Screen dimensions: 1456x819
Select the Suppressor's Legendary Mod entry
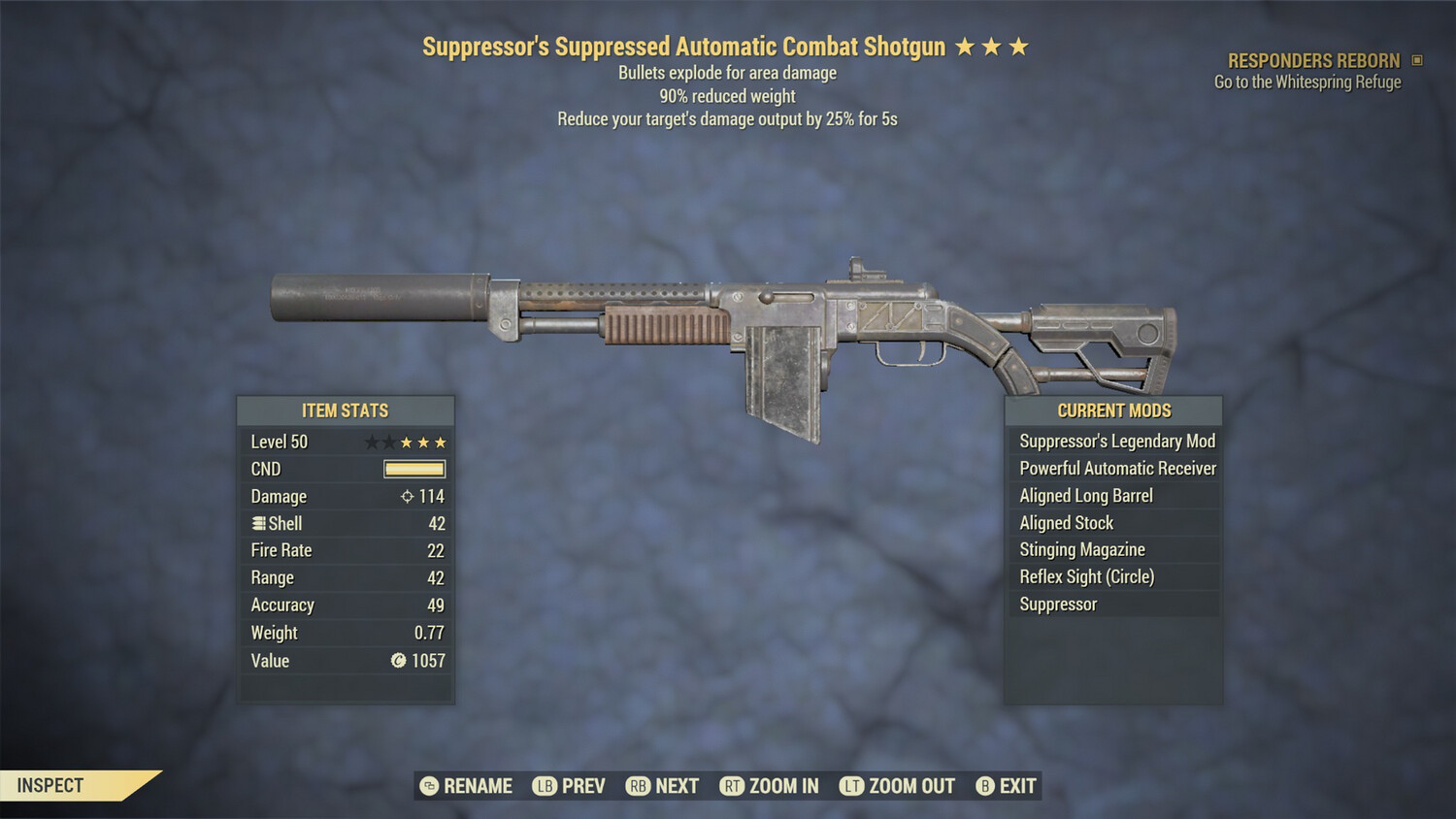[1116, 441]
